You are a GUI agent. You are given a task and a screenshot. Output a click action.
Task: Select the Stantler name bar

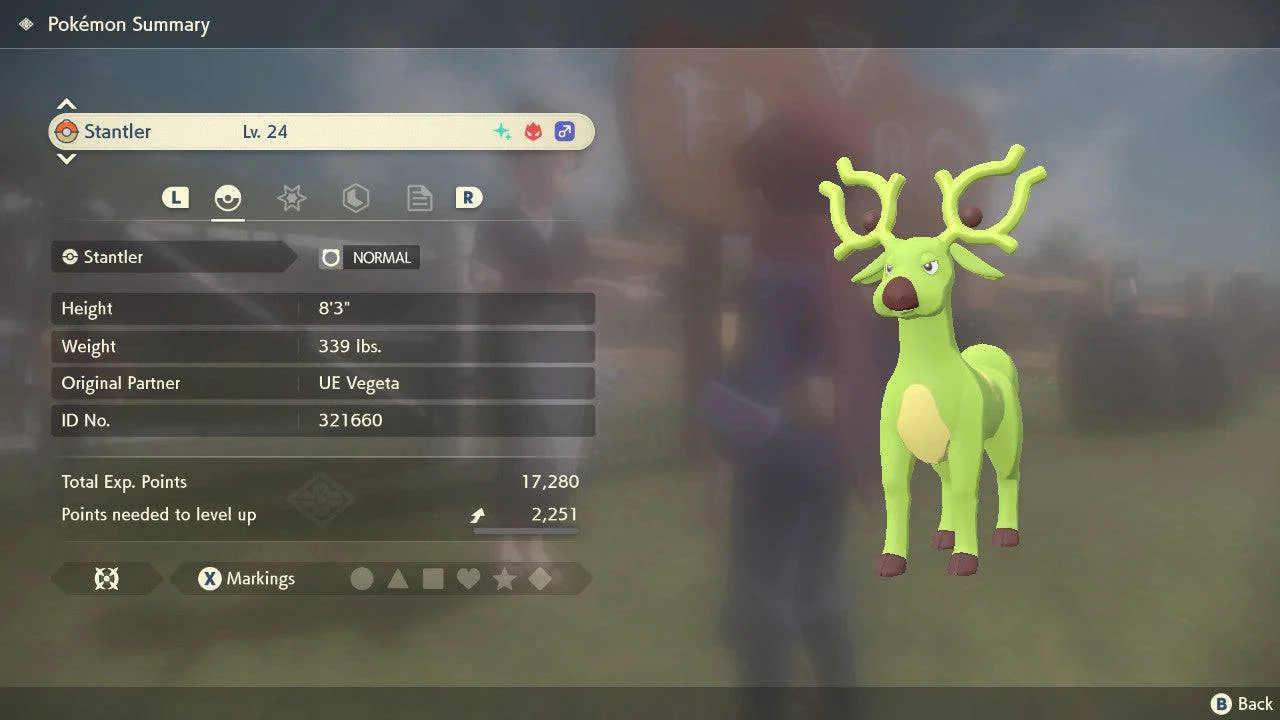pos(321,132)
